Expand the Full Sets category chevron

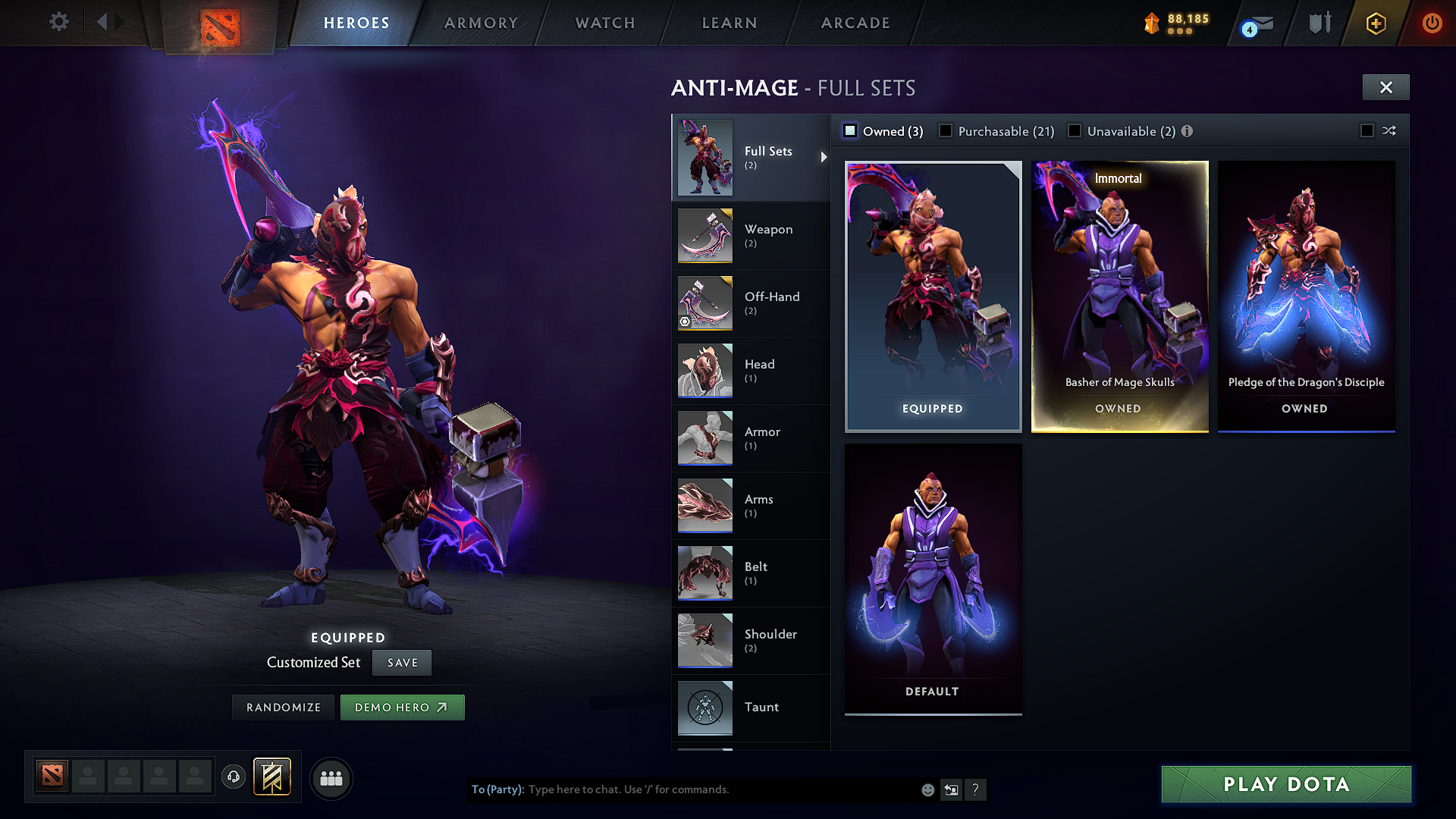pyautogui.click(x=824, y=157)
